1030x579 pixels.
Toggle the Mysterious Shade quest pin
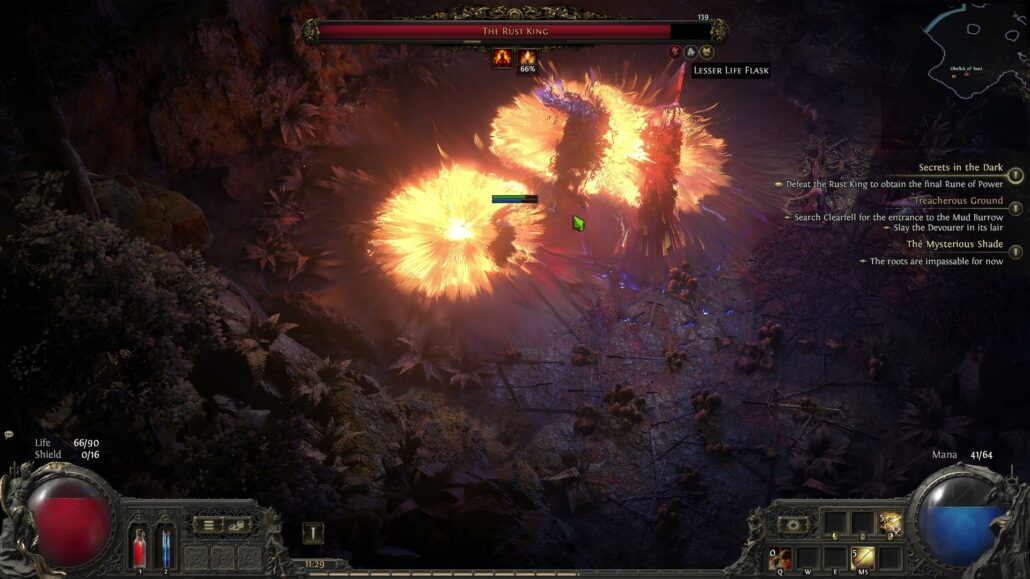pos(1015,251)
